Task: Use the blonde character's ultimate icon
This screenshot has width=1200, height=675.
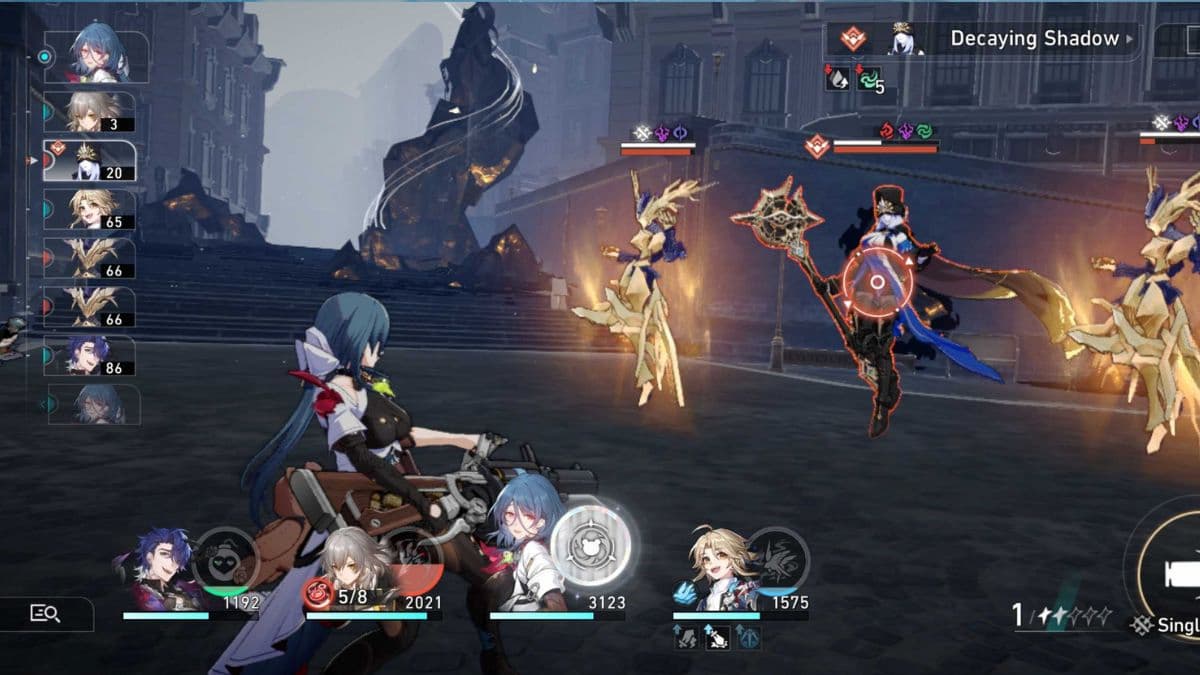Action: (776, 557)
